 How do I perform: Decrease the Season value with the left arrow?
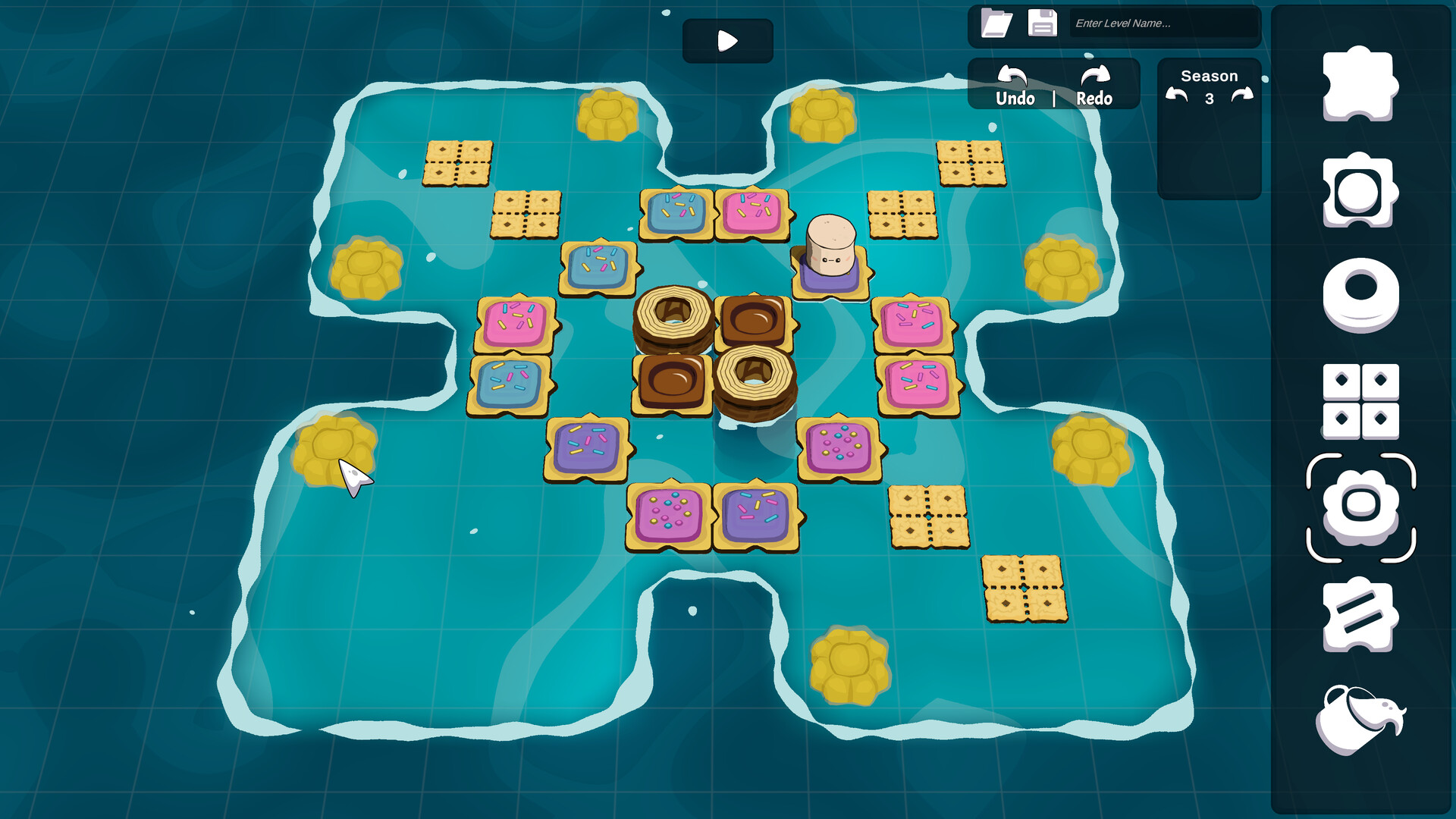click(x=1177, y=93)
